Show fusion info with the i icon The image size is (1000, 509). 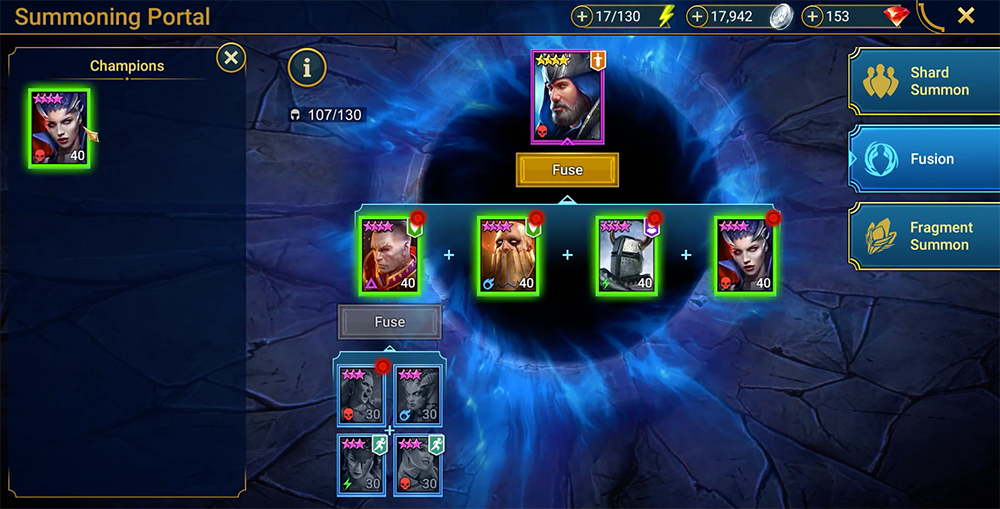point(308,68)
